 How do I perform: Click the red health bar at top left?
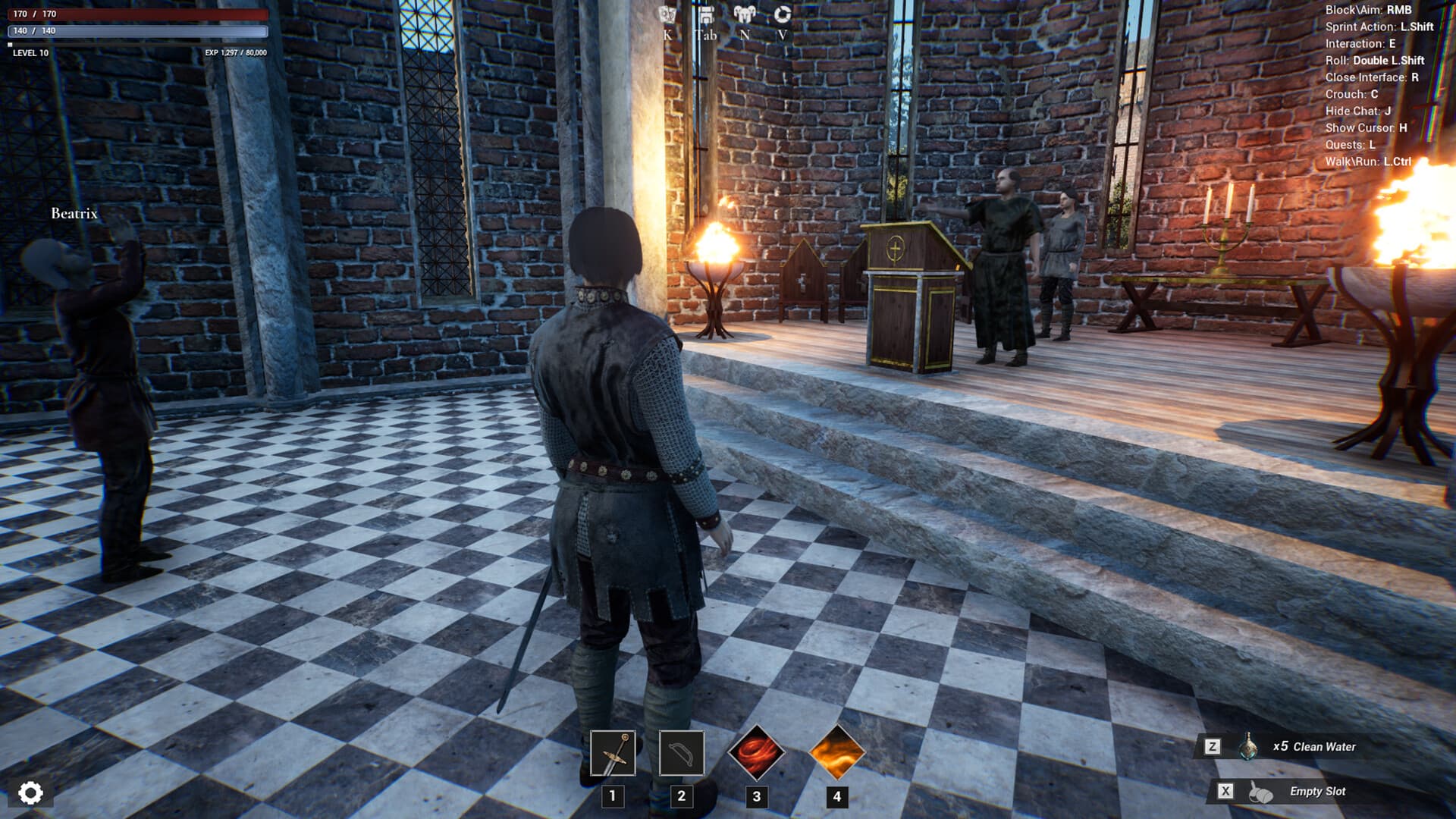click(136, 12)
